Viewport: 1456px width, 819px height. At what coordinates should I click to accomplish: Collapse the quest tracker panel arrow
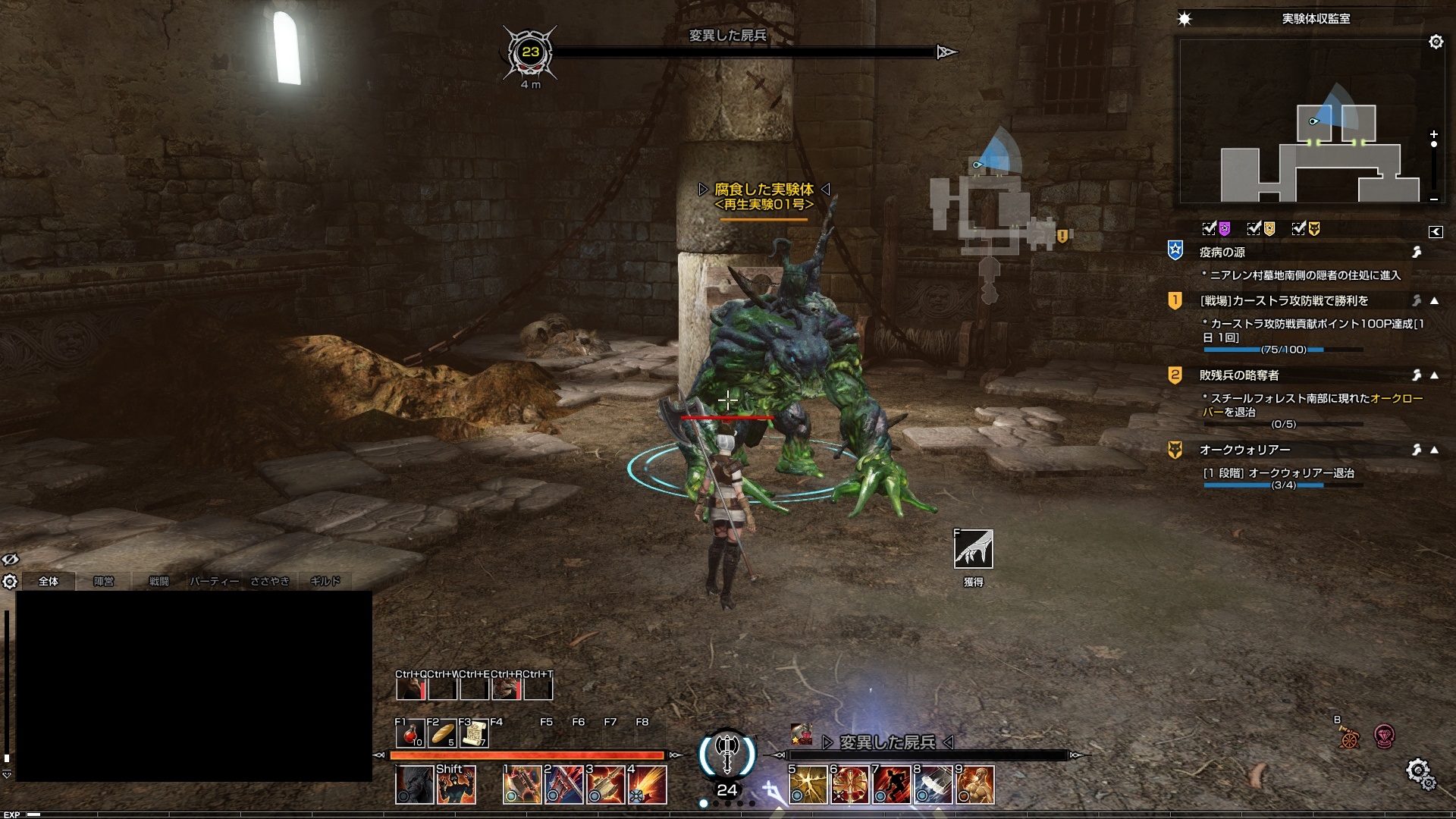(x=1435, y=232)
